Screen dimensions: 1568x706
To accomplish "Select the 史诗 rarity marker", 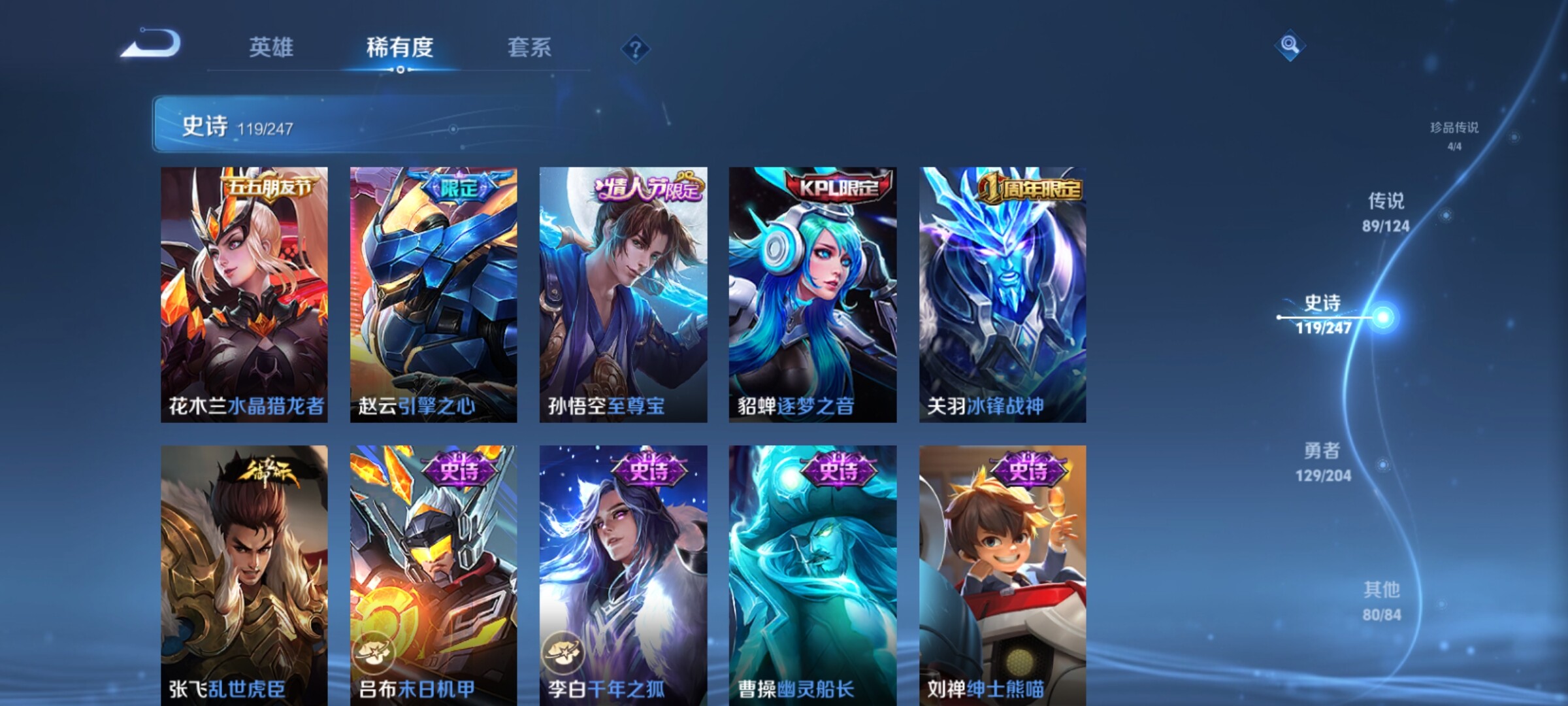I will point(1323,315).
